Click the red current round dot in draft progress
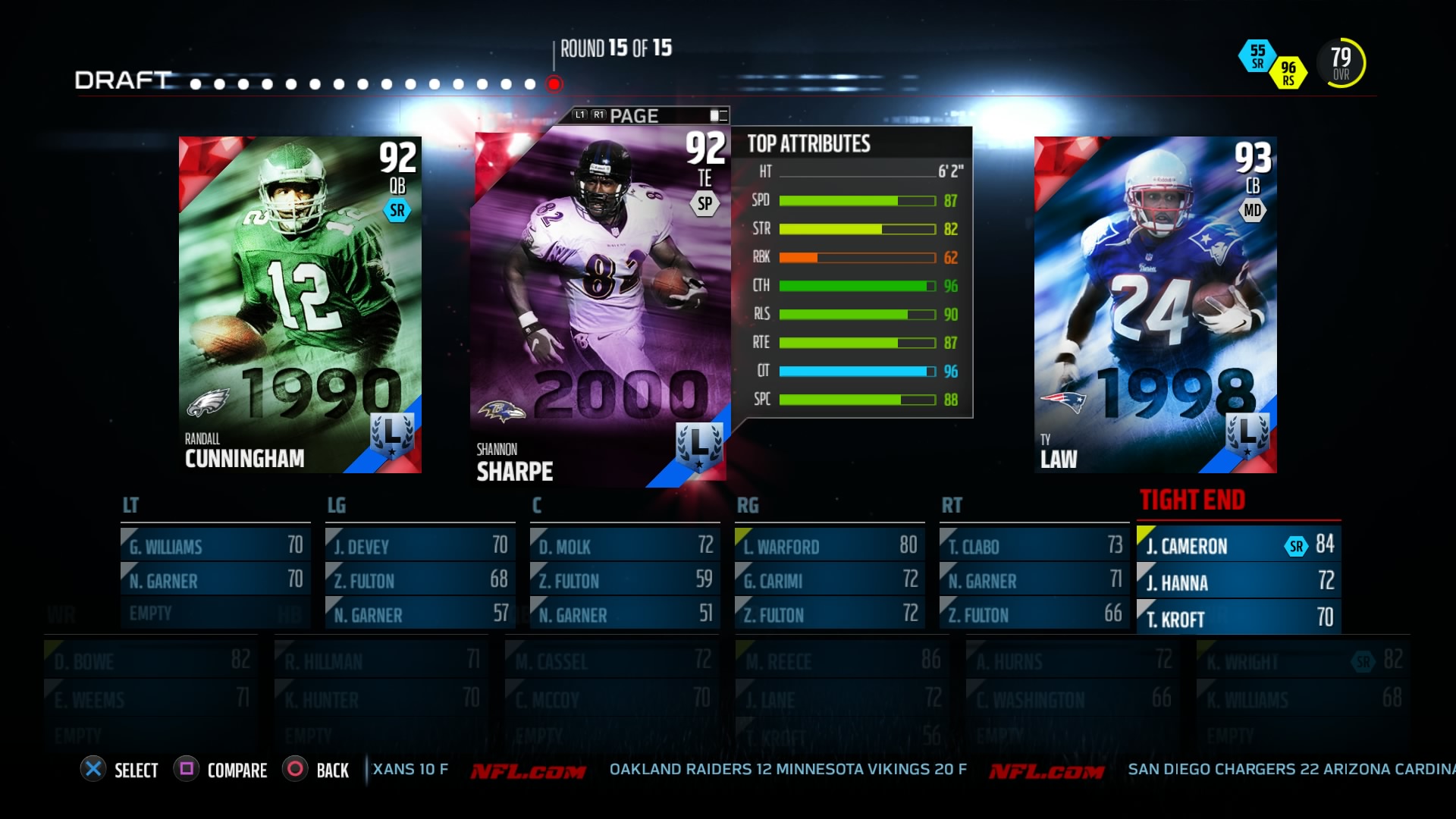Image resolution: width=1456 pixels, height=819 pixels. coord(553,83)
